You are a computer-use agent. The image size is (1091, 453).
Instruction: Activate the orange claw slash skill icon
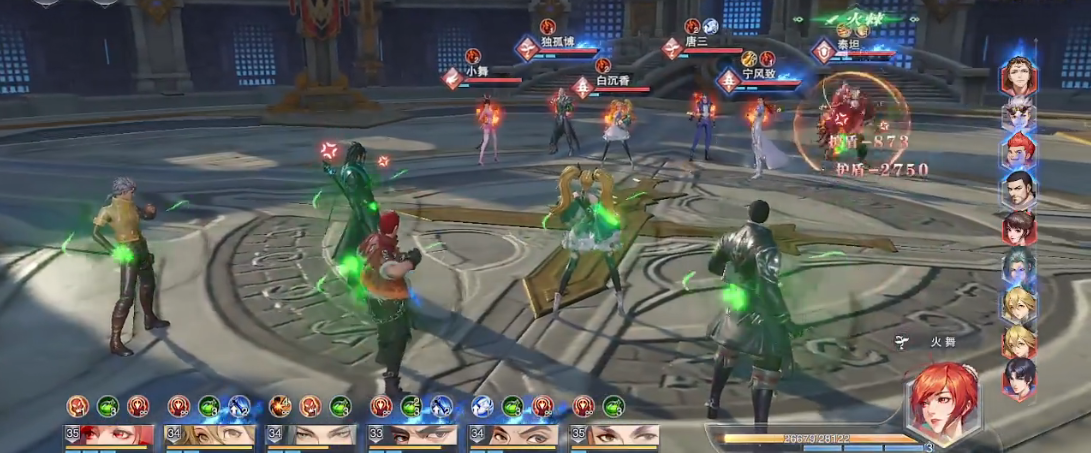[280, 406]
